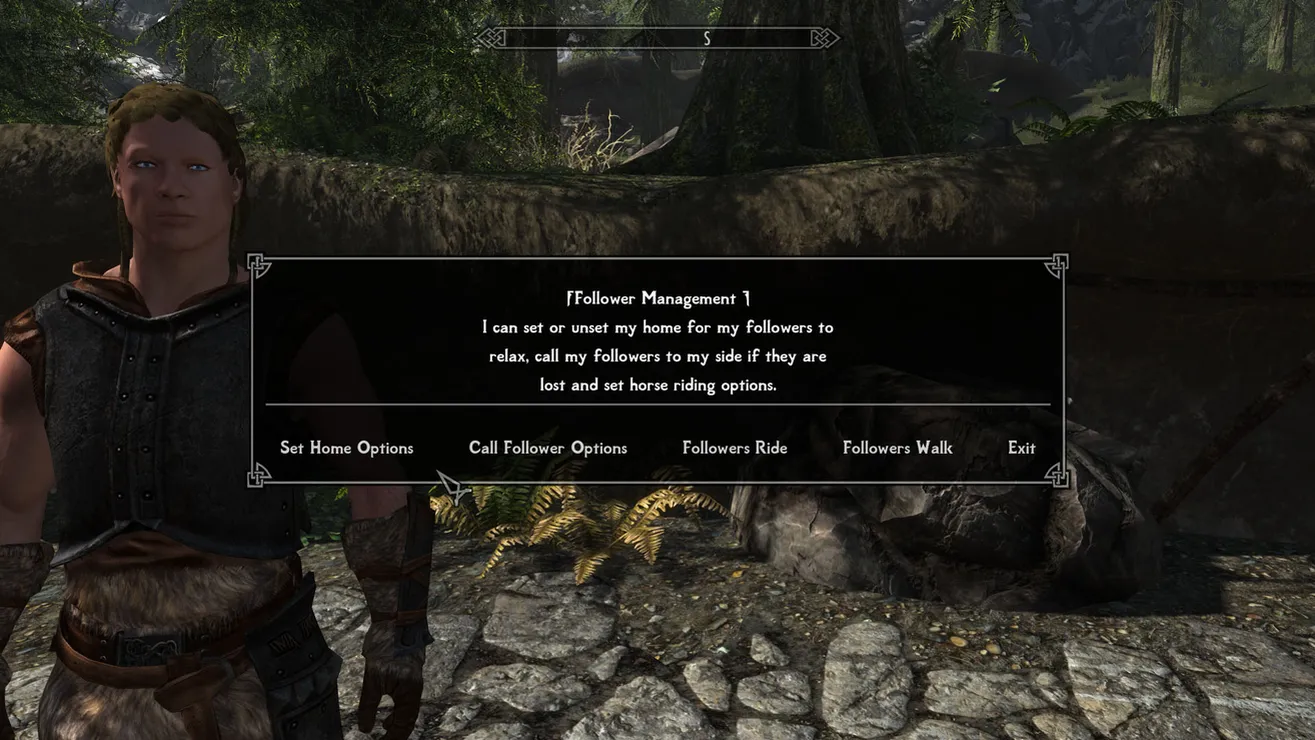Exit the Follower Management menu

point(1021,448)
